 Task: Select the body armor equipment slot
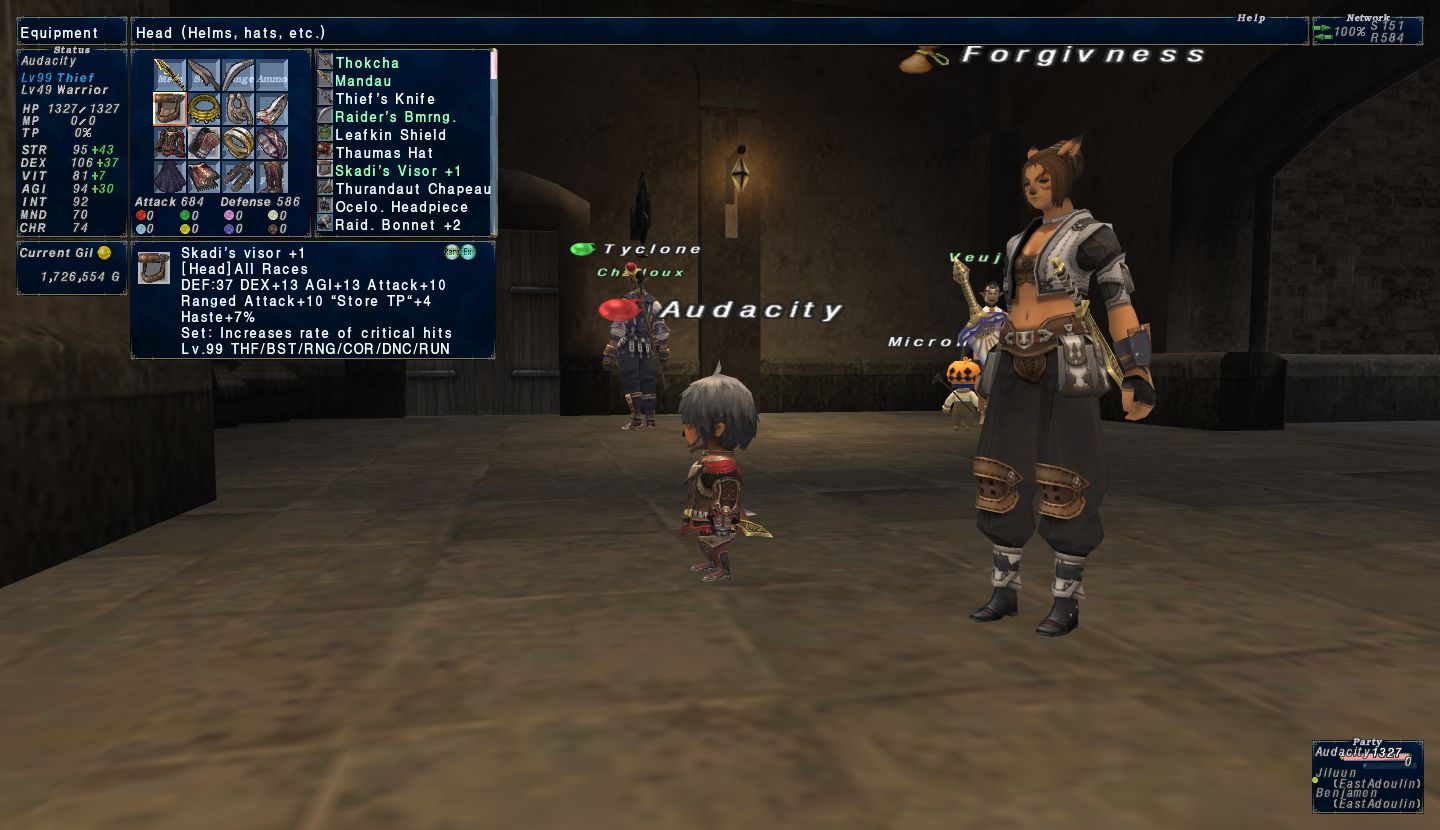coord(169,143)
